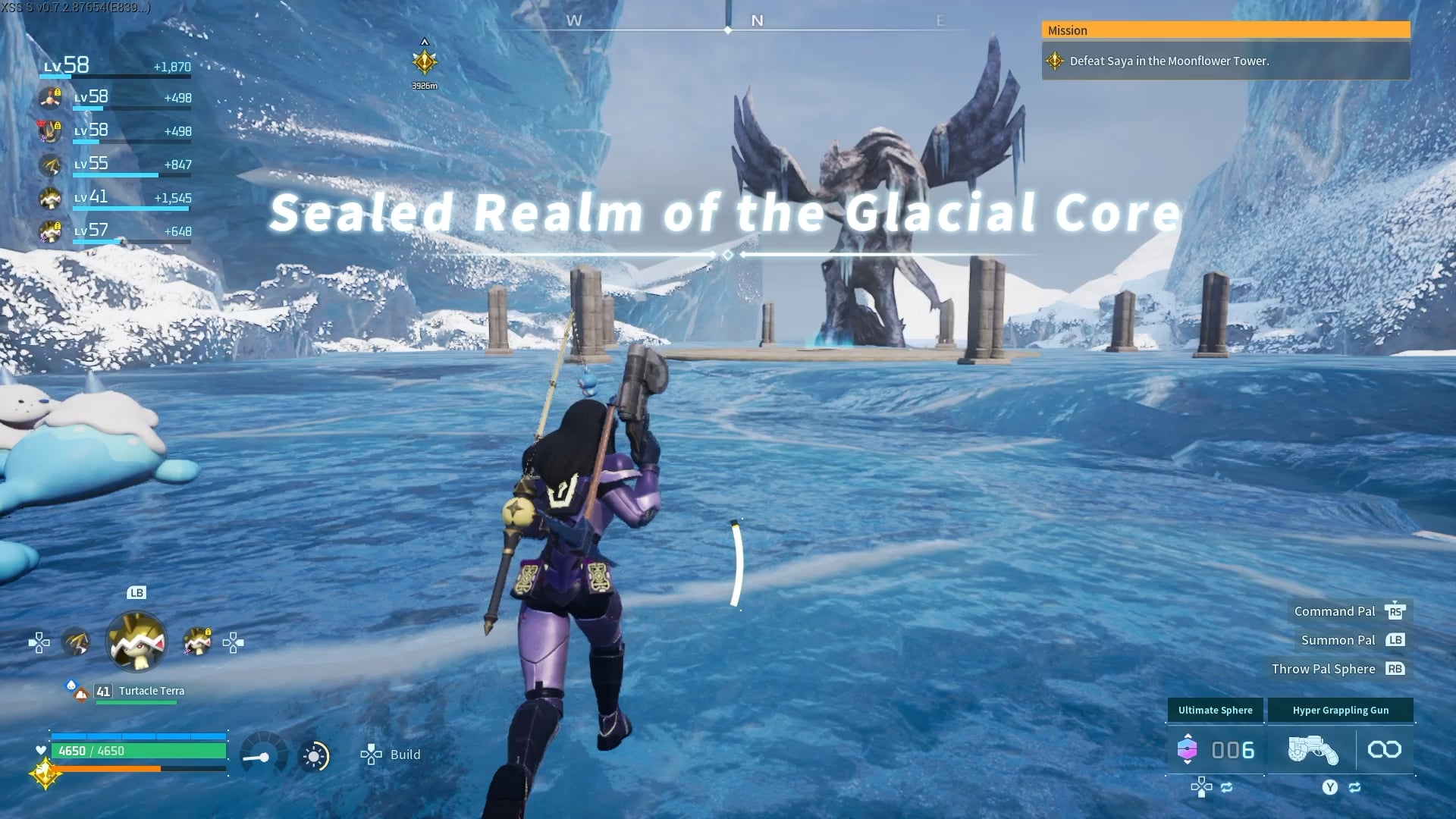Pick the level 57 pal in party list
Image resolution: width=1456 pixels, height=819 pixels.
click(51, 231)
